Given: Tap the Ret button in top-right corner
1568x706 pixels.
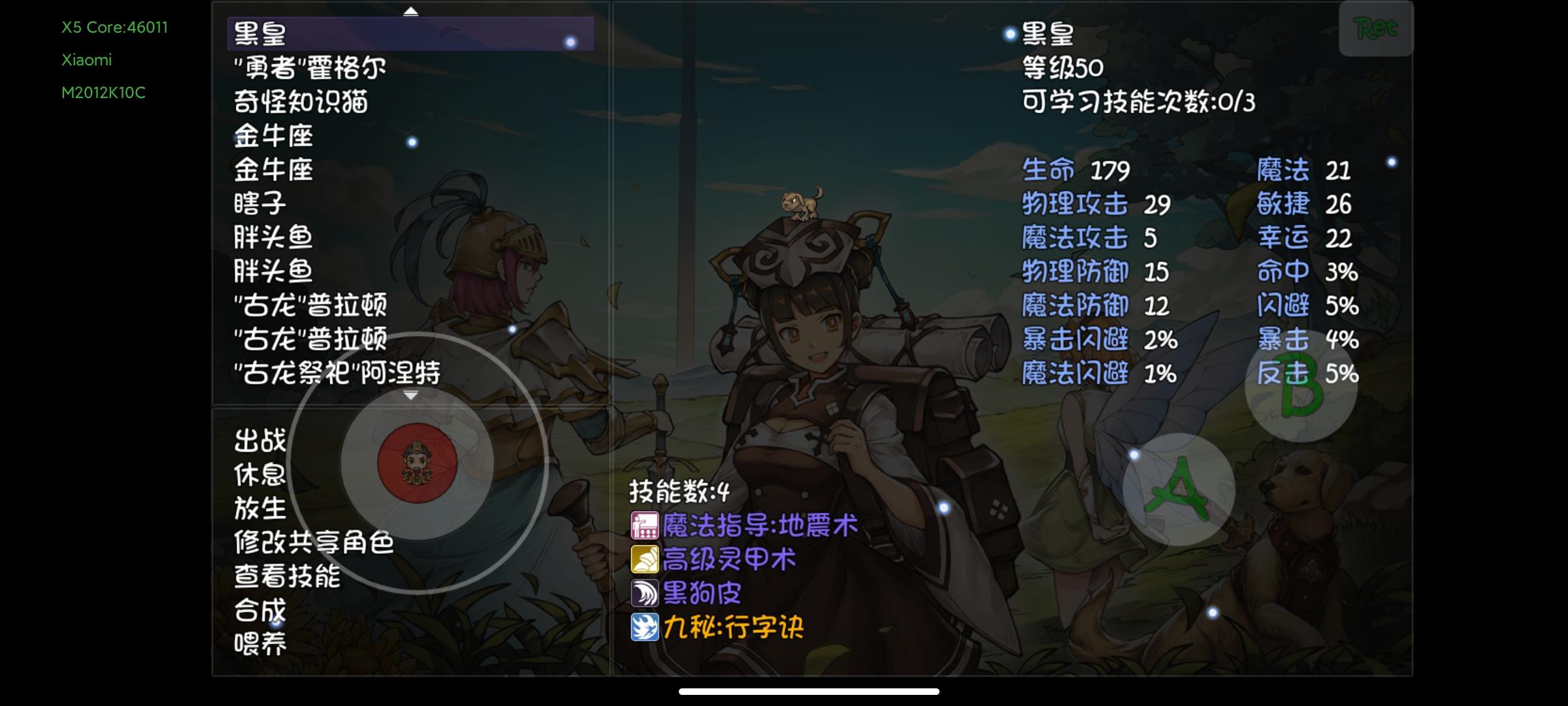Looking at the screenshot, I should click(1375, 29).
